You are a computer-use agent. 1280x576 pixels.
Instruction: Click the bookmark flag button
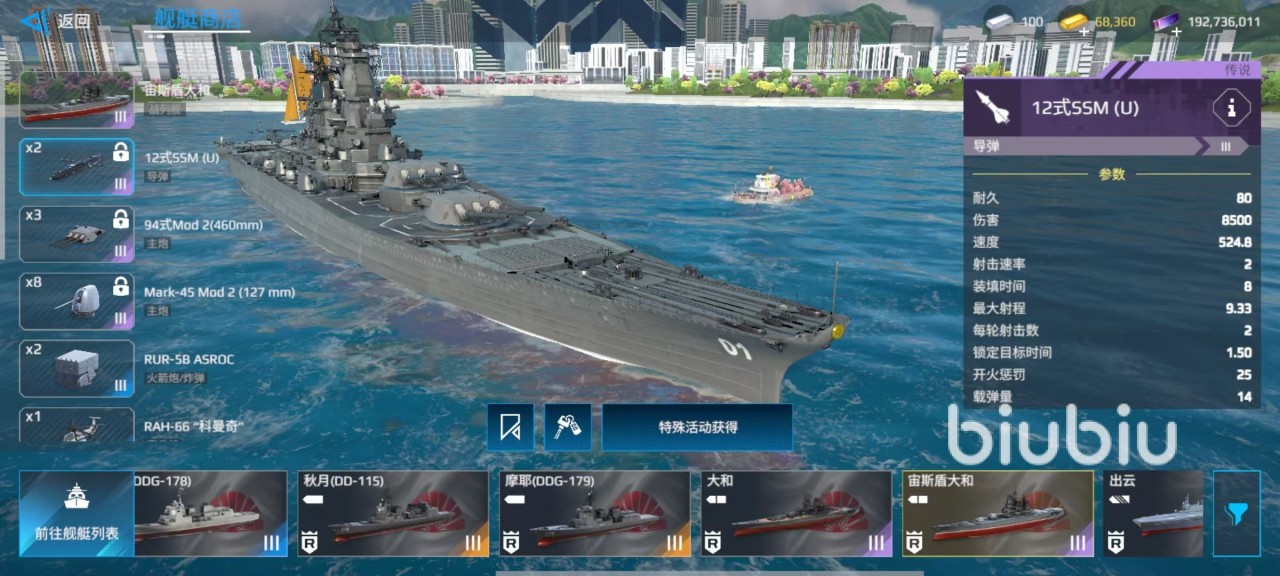click(510, 427)
